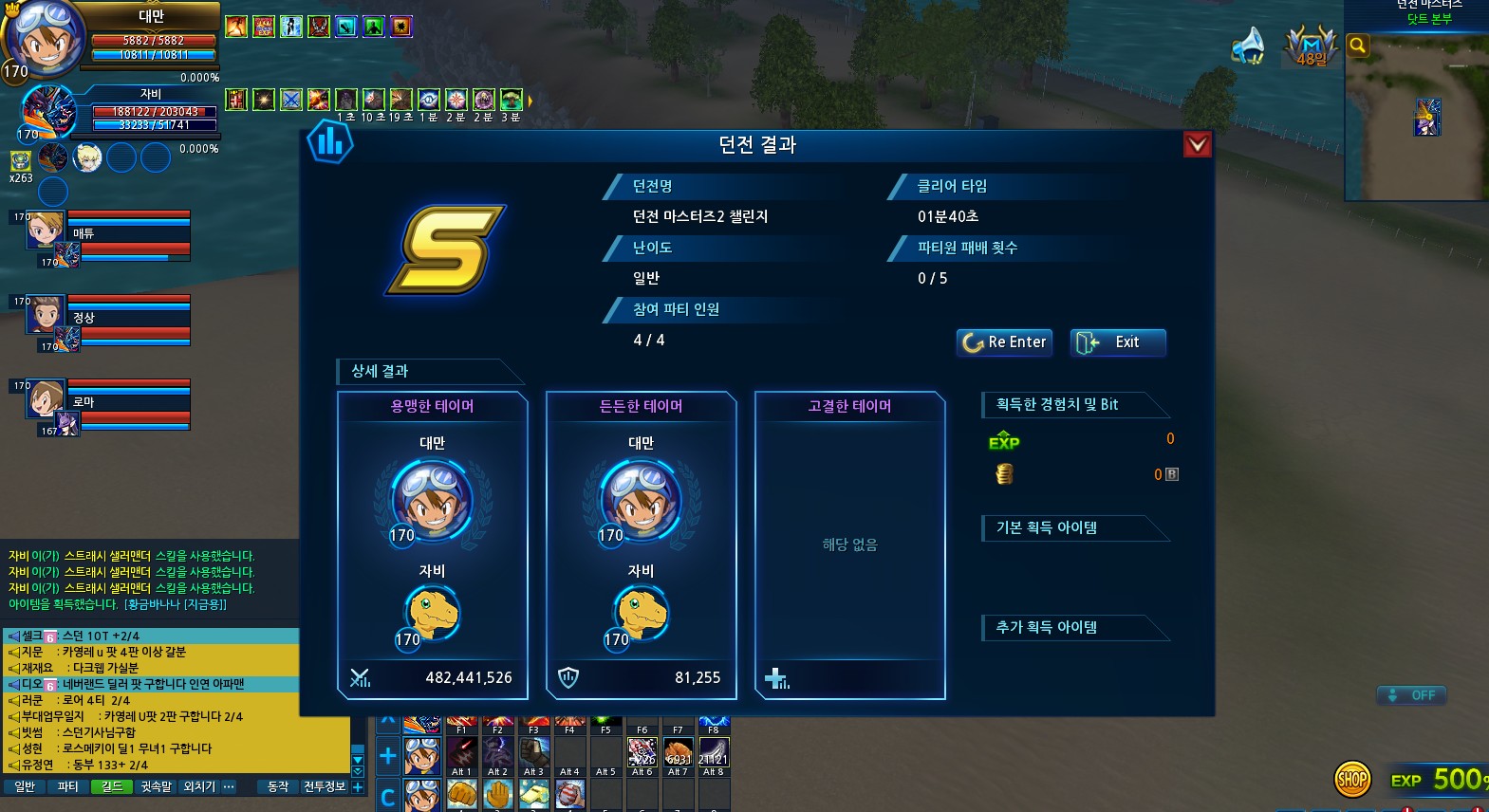Image resolution: width=1489 pixels, height=812 pixels.
Task: Click the Re Enter dungeon button
Action: (x=1004, y=342)
